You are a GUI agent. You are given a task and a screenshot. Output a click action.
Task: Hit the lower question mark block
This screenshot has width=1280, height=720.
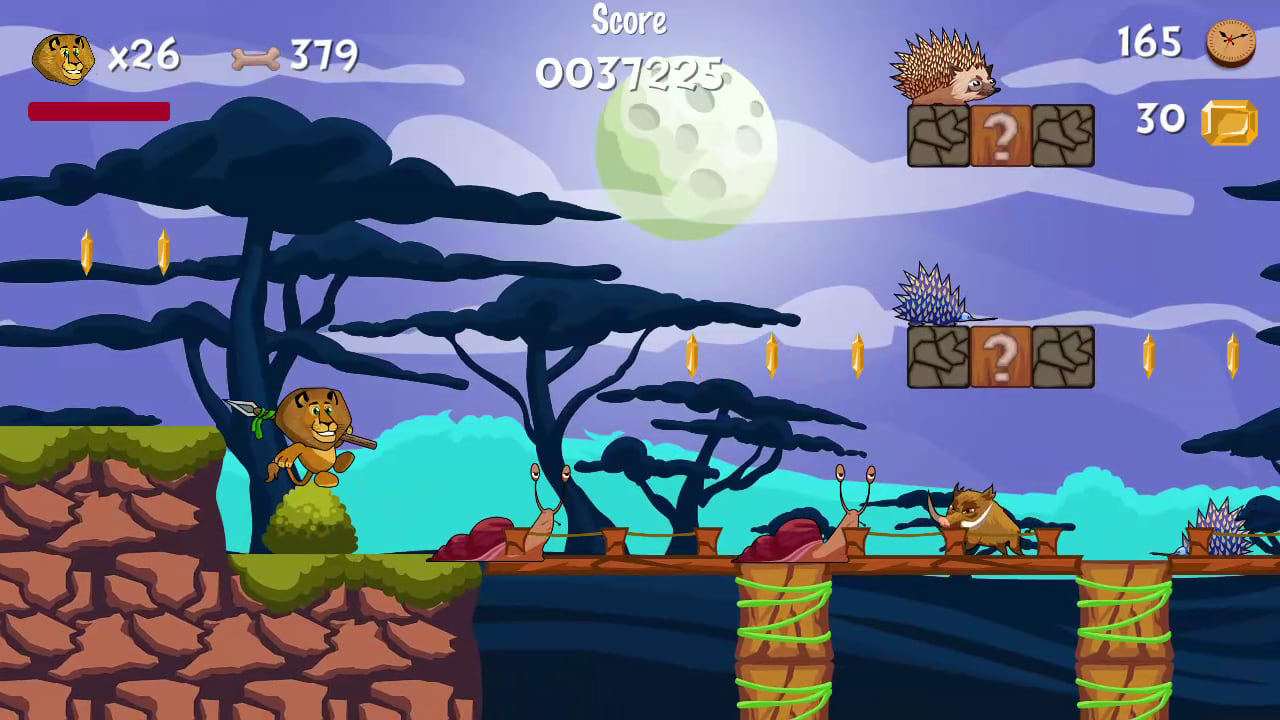1000,356
